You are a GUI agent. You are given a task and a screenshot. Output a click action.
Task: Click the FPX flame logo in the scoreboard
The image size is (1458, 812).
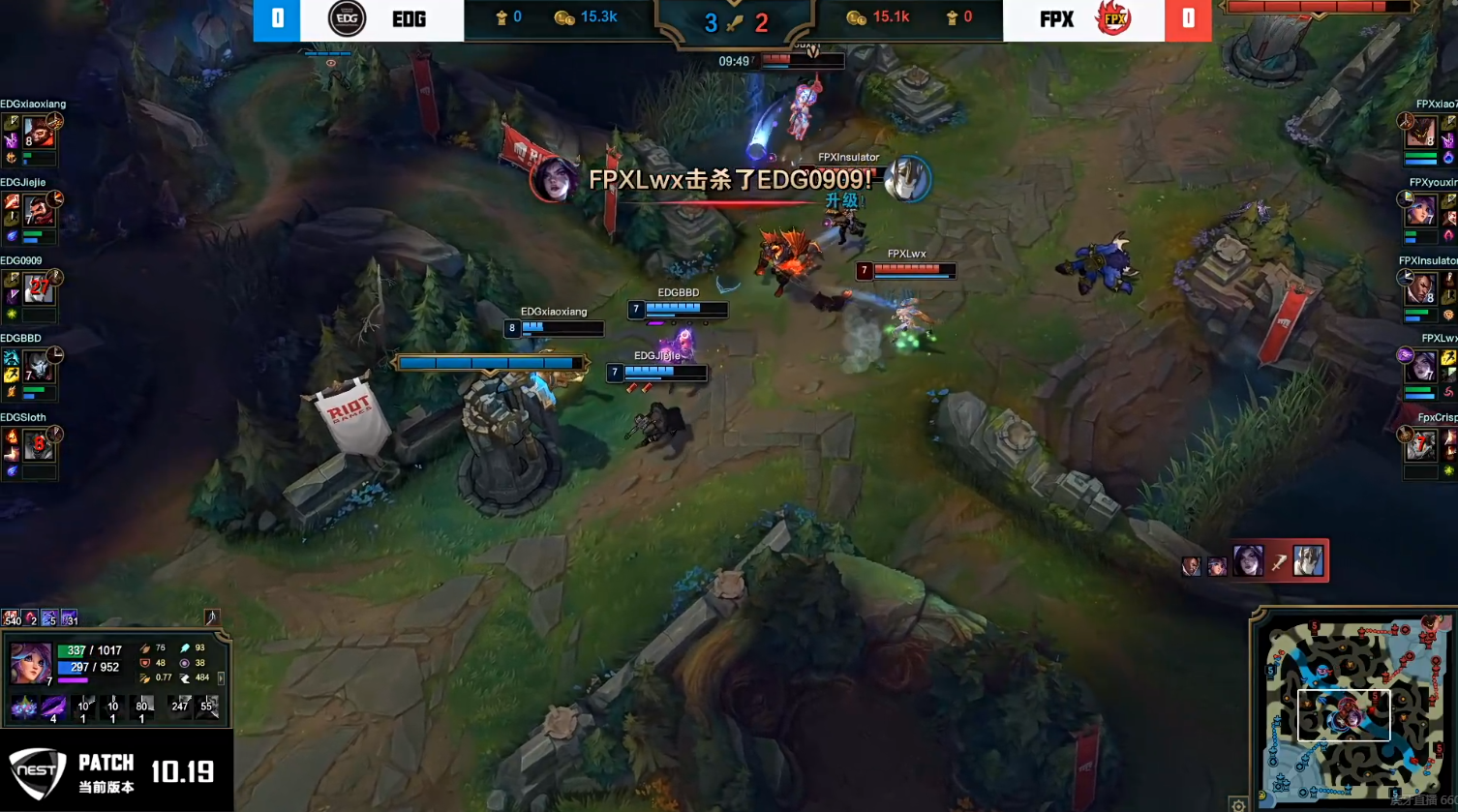(1111, 19)
